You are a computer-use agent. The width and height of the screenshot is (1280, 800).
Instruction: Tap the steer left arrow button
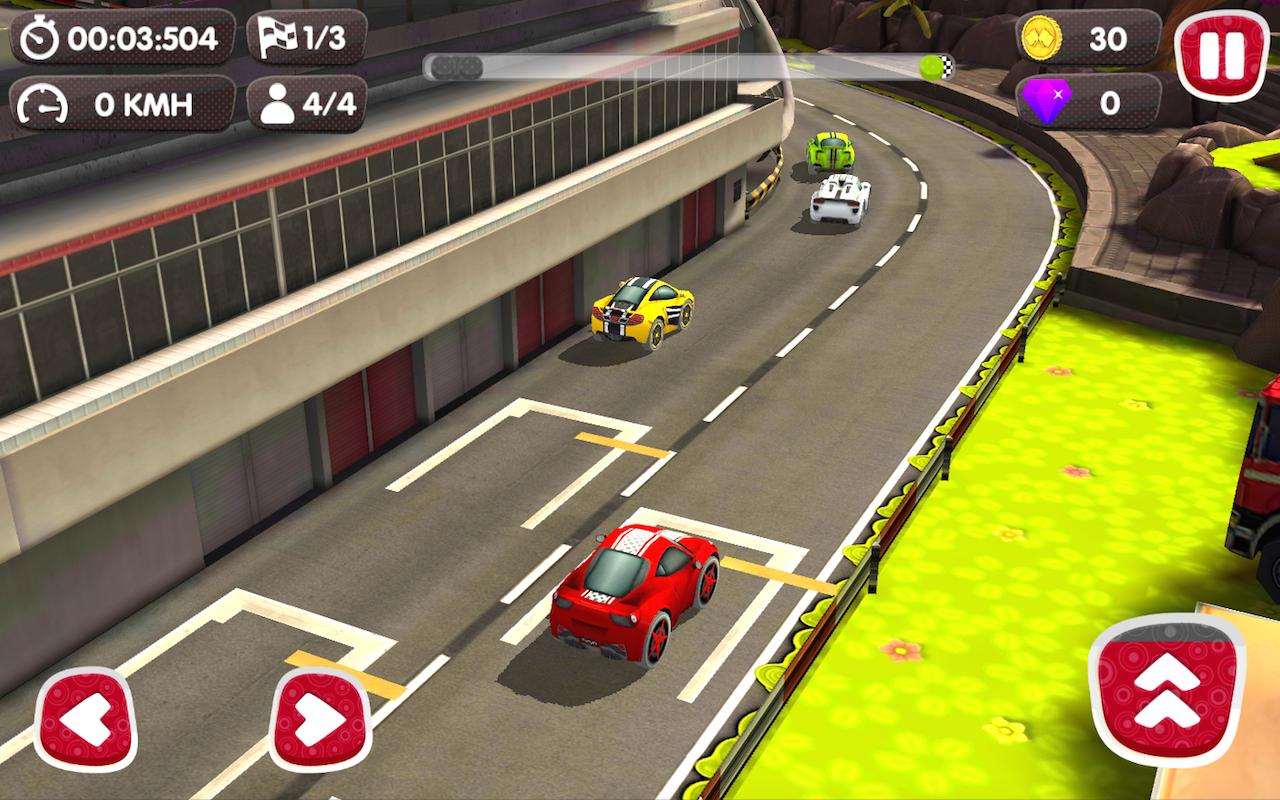click(83, 718)
